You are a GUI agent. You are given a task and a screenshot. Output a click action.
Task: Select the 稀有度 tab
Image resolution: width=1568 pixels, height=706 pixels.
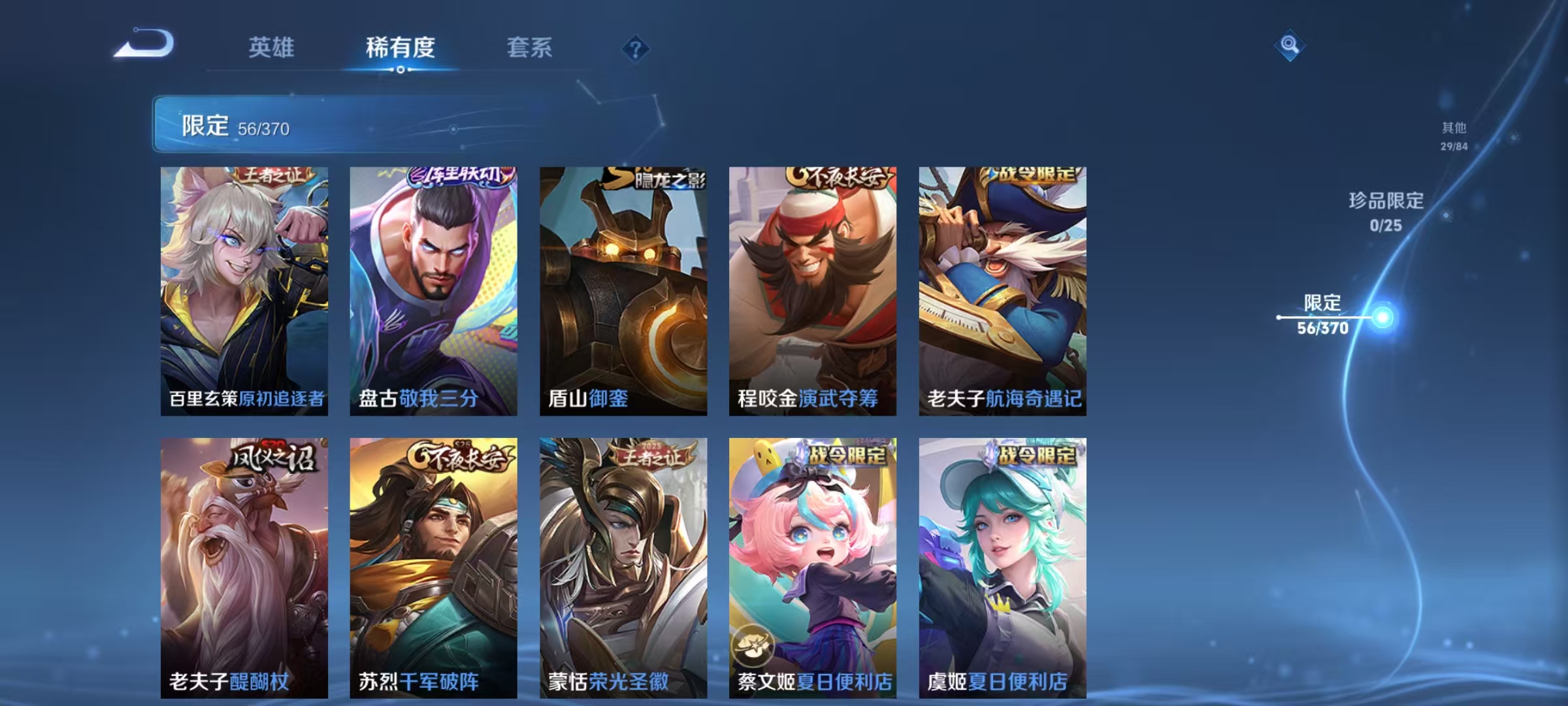(400, 46)
